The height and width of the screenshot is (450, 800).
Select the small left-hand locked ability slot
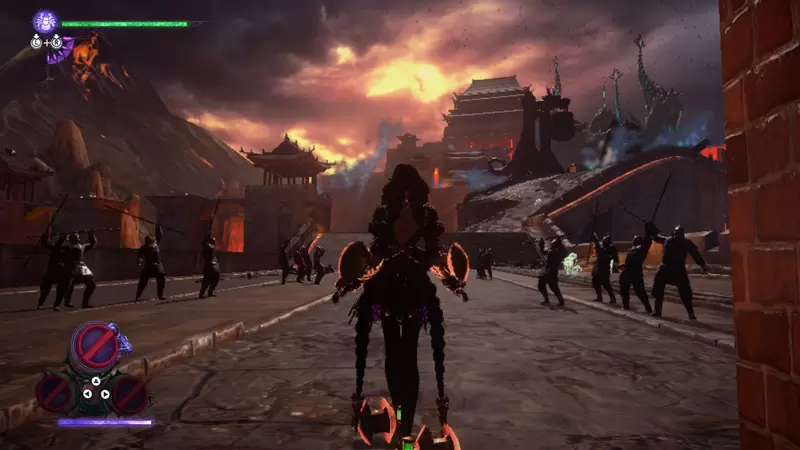(x=55, y=392)
